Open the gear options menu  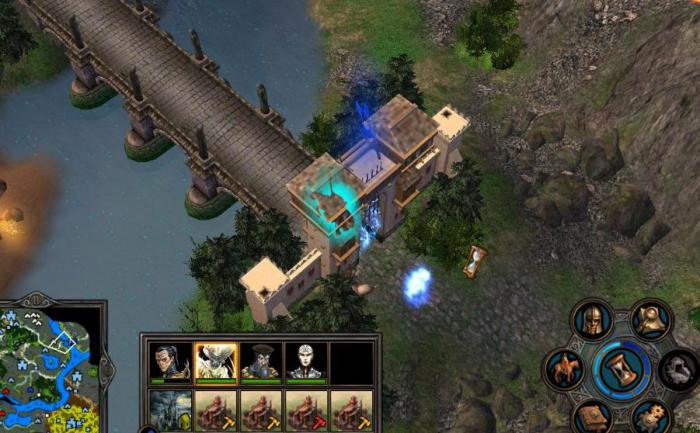click(651, 416)
